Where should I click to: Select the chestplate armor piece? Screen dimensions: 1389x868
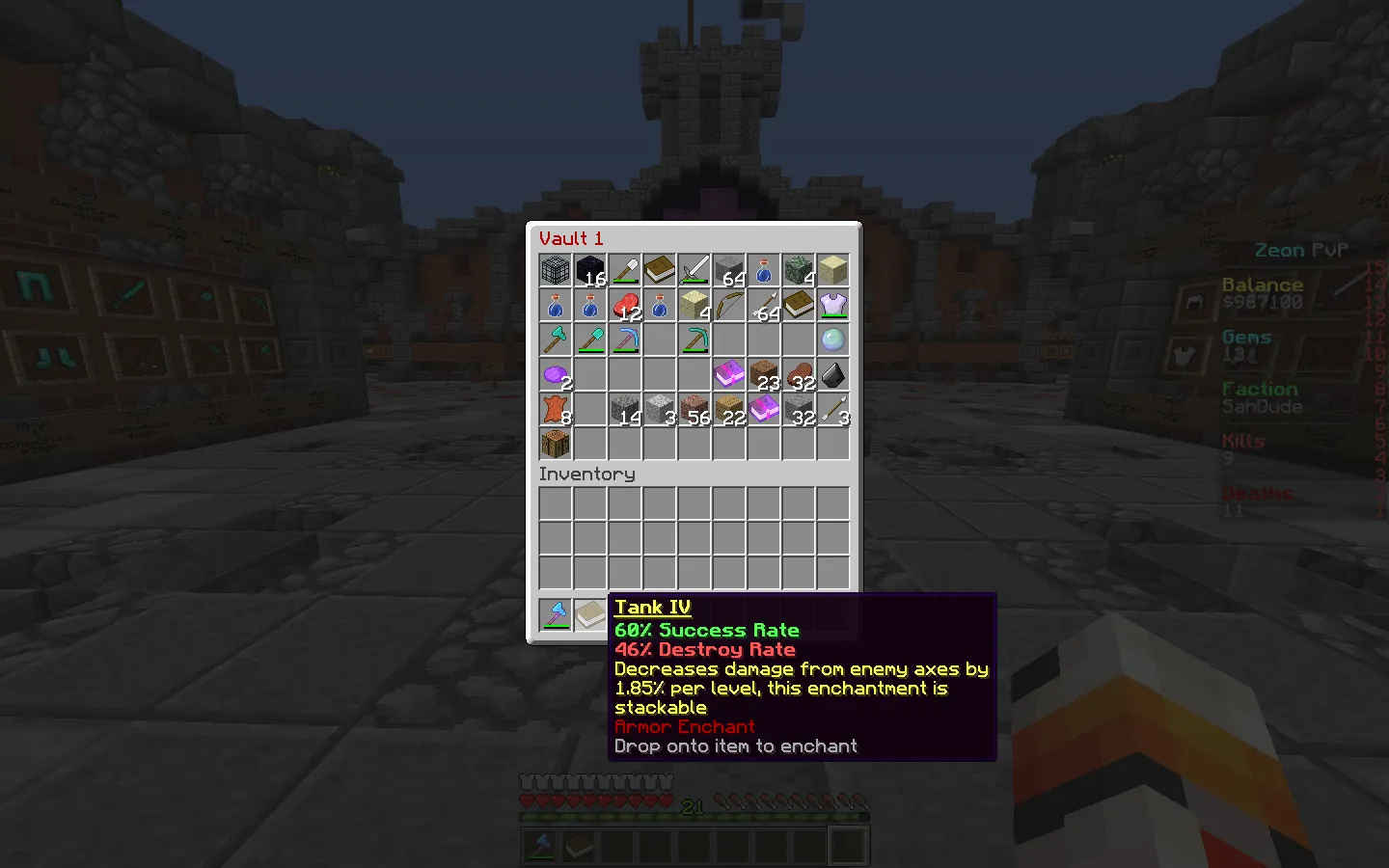tap(833, 306)
